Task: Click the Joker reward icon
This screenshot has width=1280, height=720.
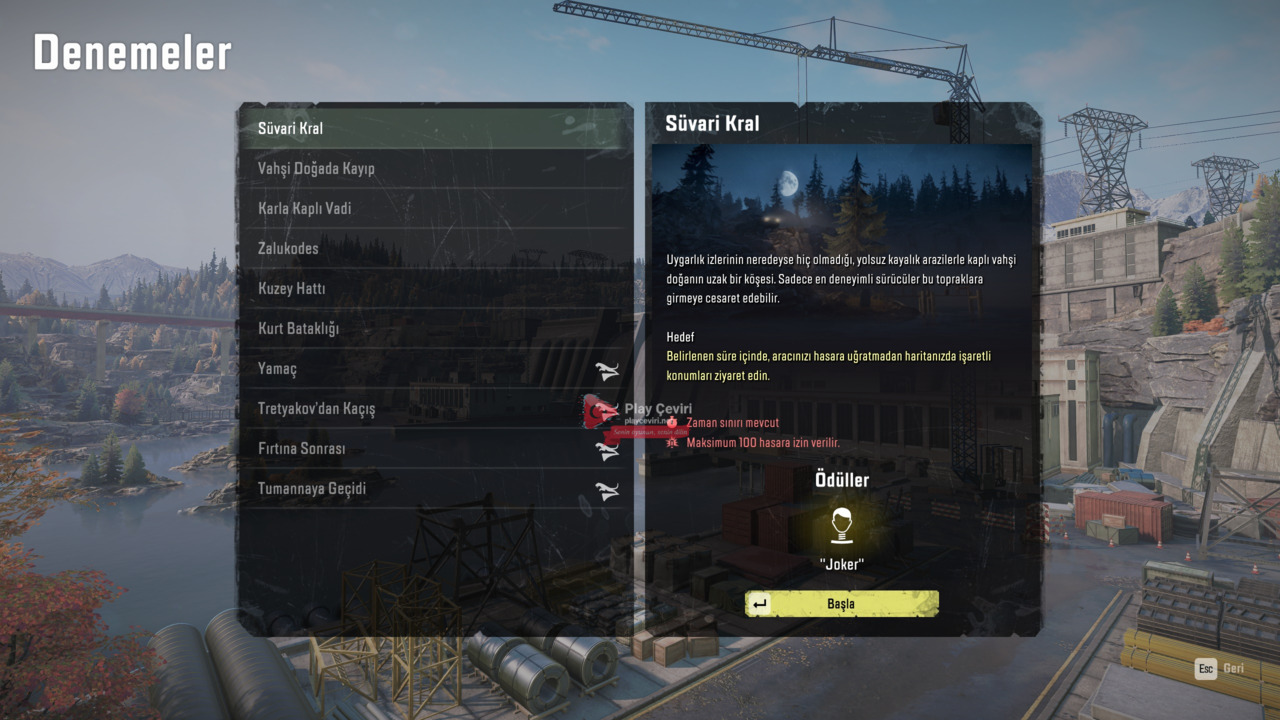Action: click(841, 524)
